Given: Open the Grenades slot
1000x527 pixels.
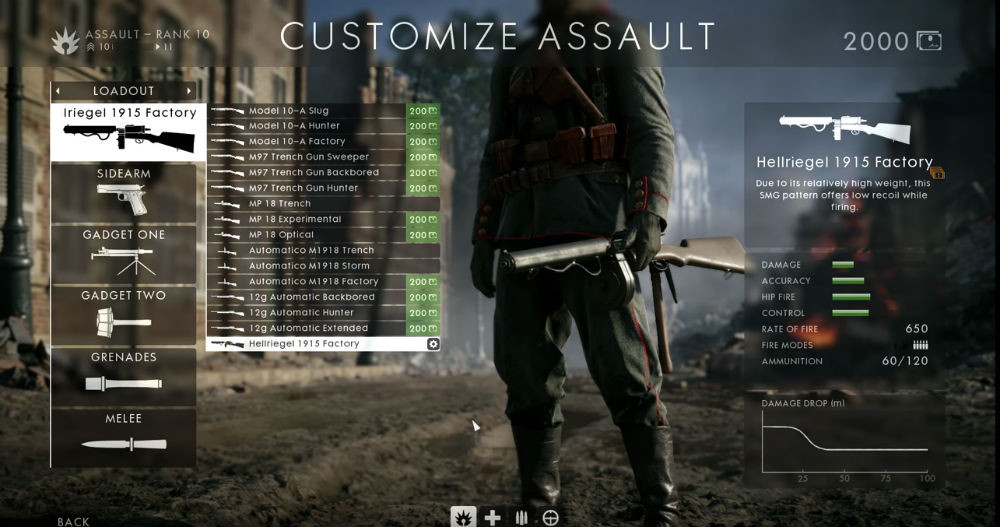Looking at the screenshot, I should pos(124,376).
